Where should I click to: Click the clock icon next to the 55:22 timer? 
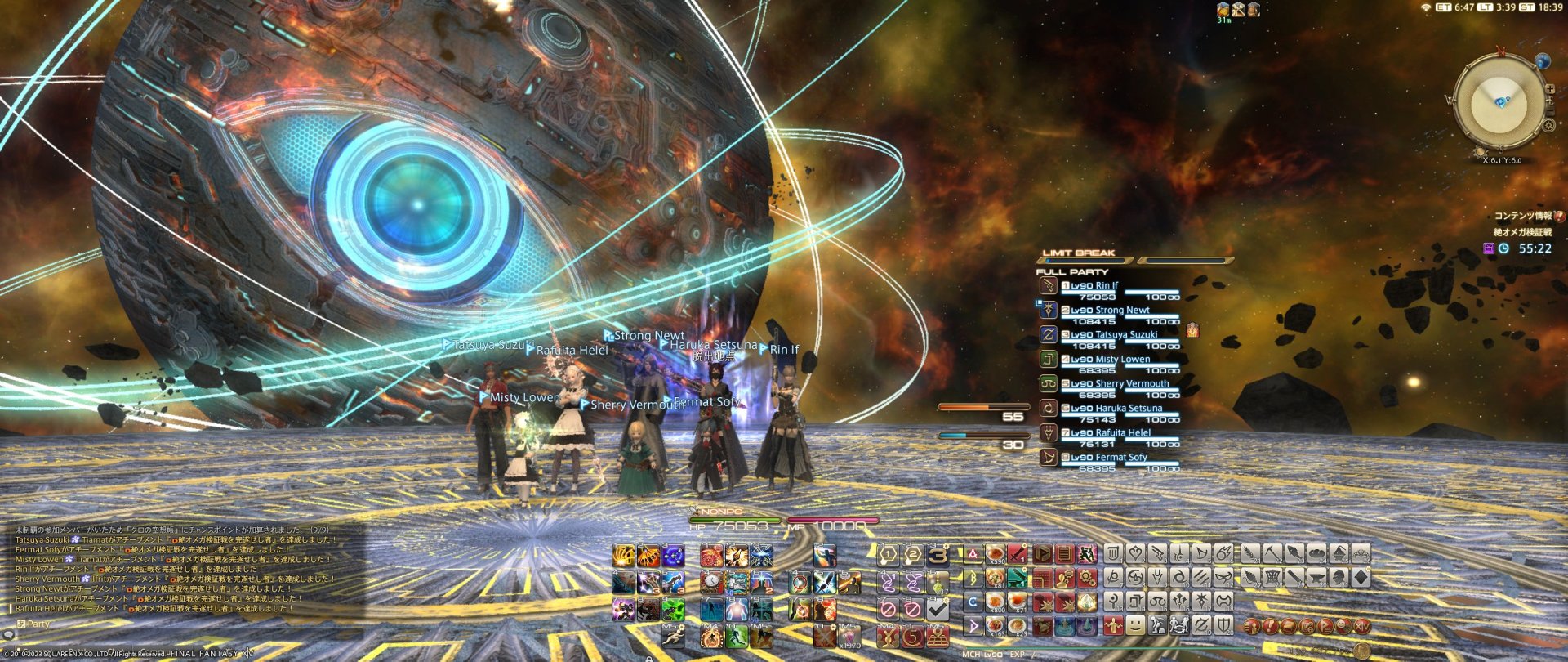1504,248
